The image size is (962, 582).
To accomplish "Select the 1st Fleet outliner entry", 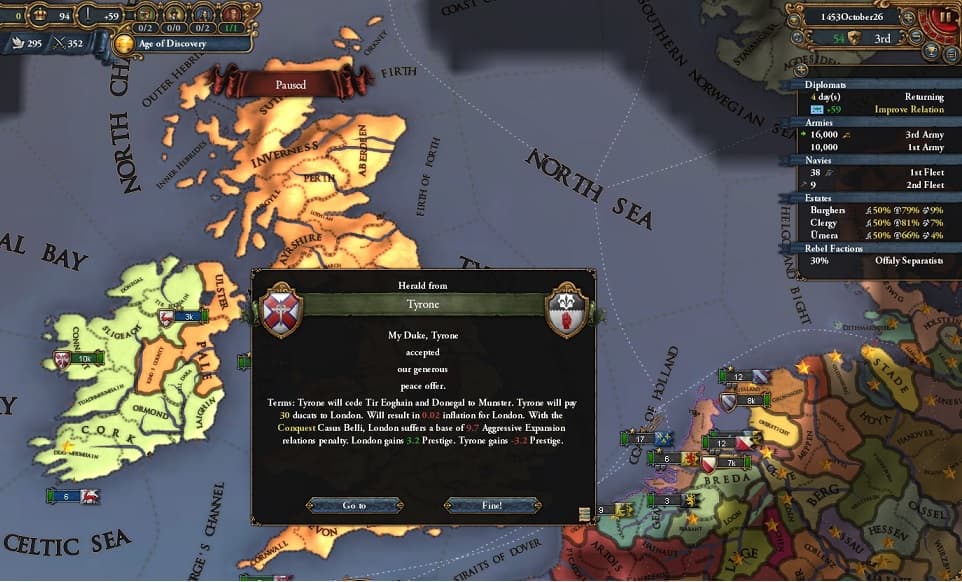I will coord(880,171).
